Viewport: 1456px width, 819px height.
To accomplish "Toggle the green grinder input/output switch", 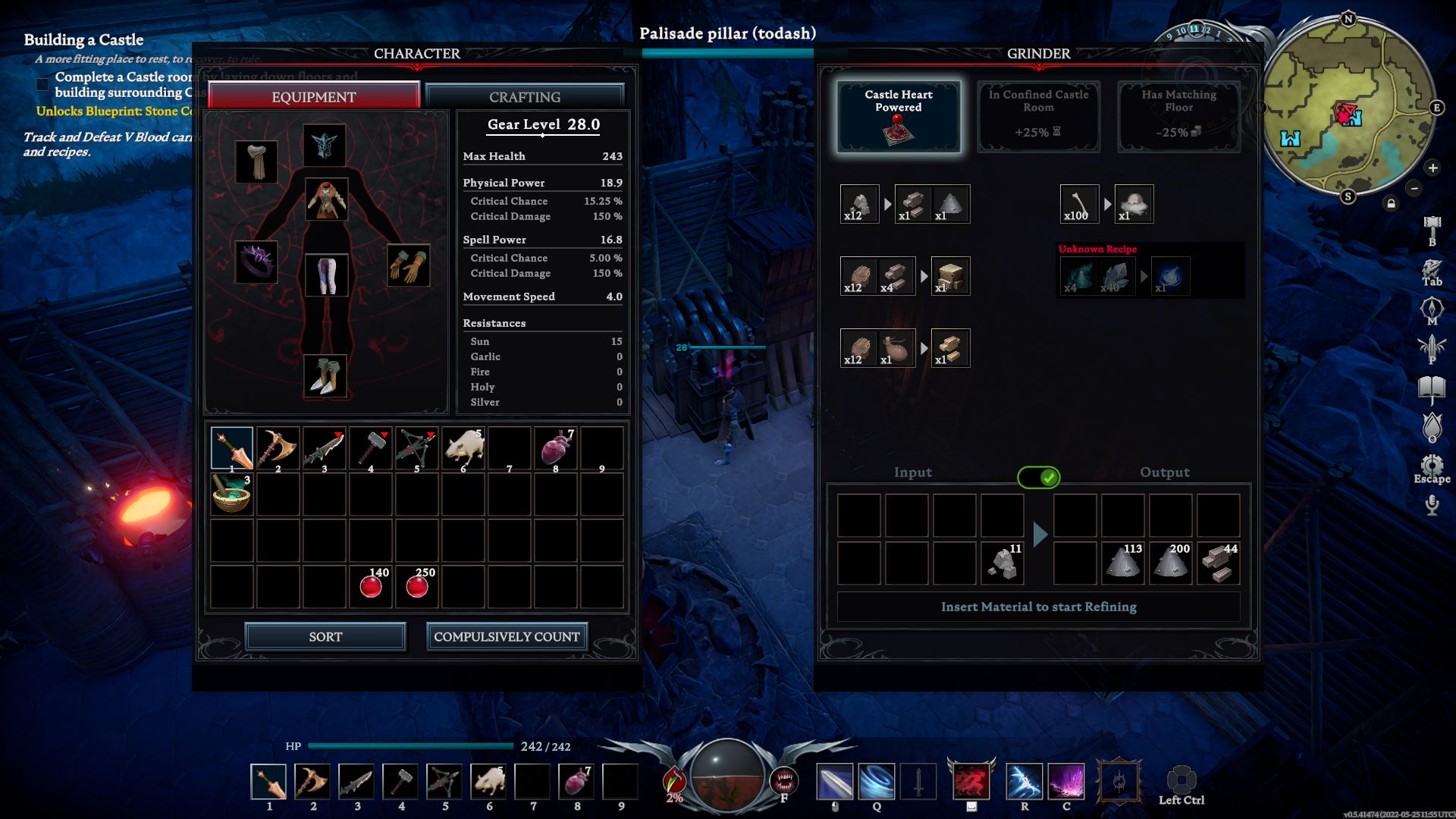I will pos(1038,477).
